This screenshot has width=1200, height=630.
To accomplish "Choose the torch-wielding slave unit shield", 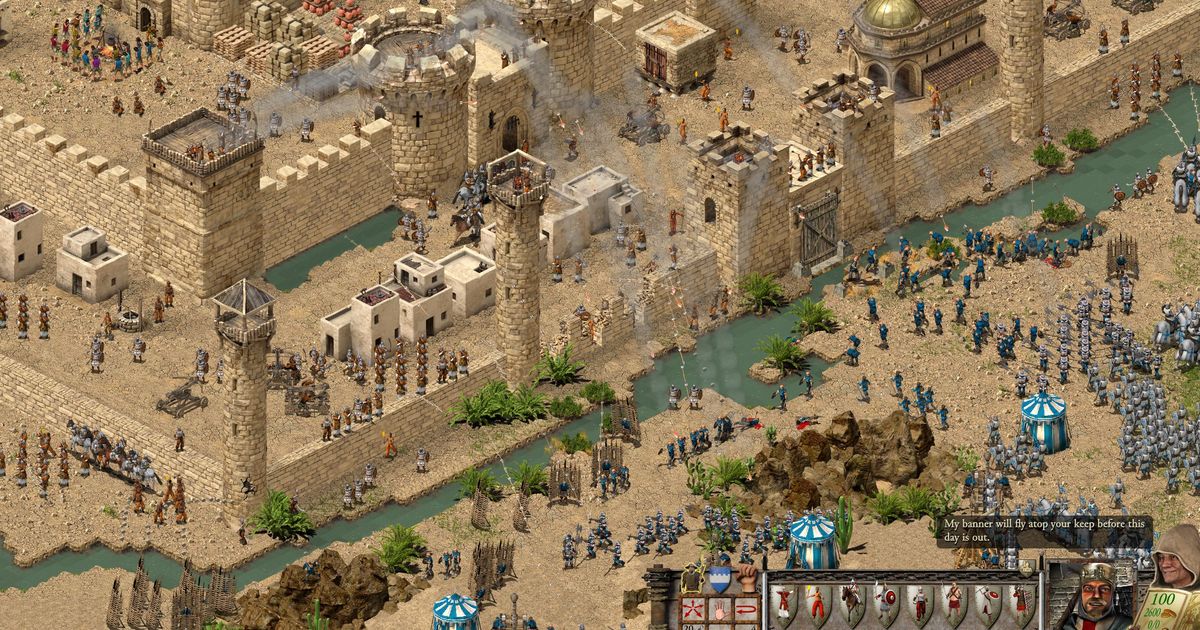I will 817,602.
